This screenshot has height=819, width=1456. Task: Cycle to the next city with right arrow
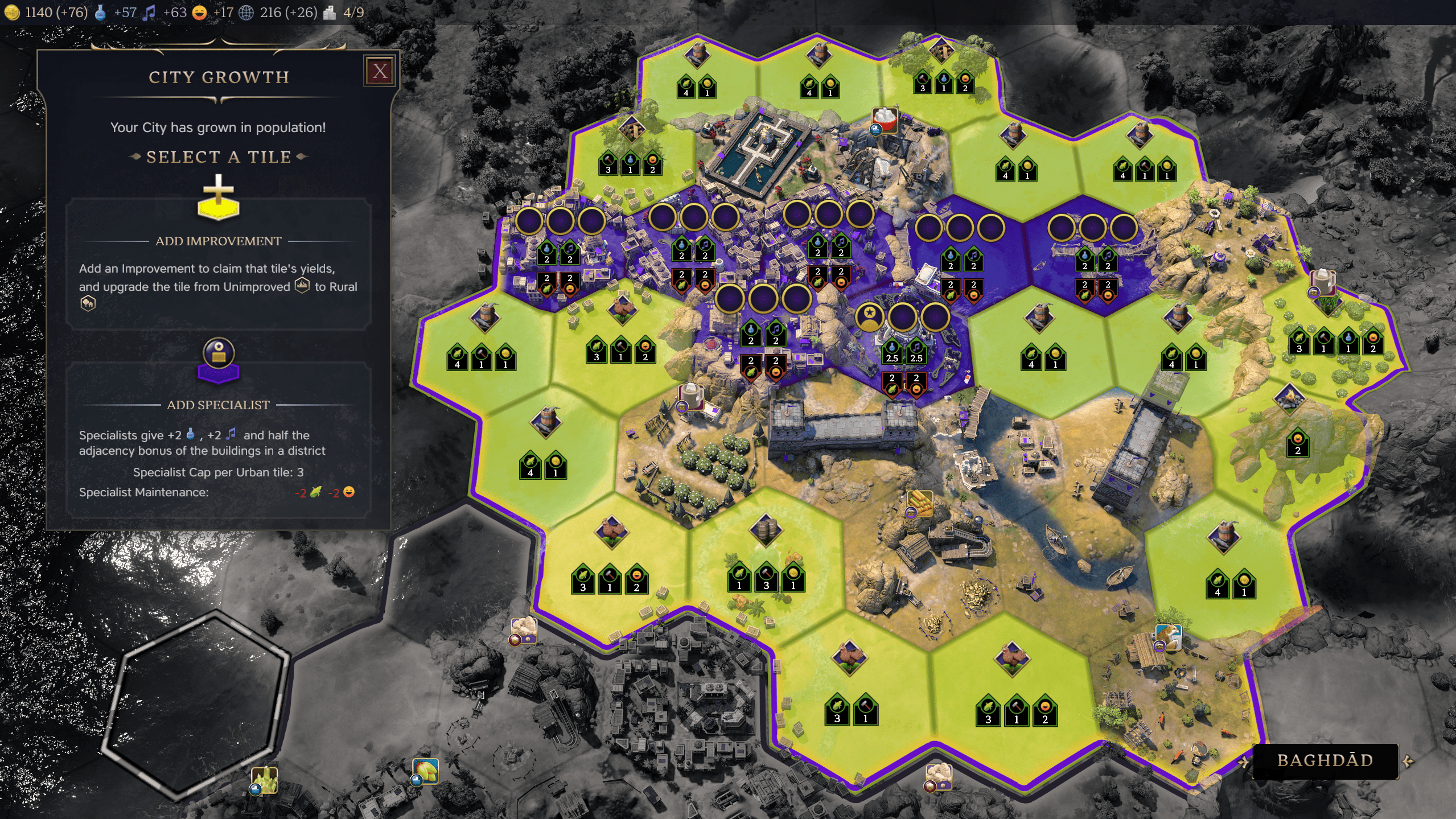tap(1408, 762)
